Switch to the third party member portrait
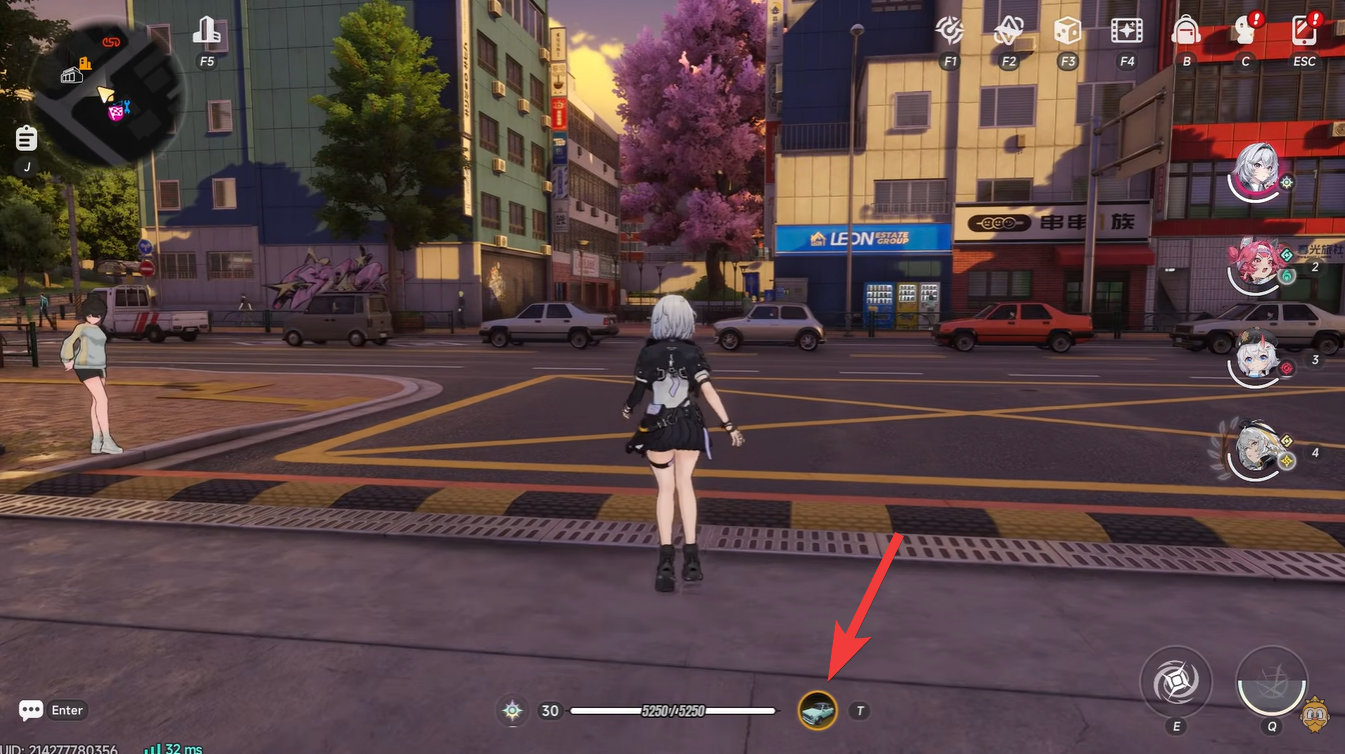This screenshot has width=1345, height=754. coord(1254,358)
